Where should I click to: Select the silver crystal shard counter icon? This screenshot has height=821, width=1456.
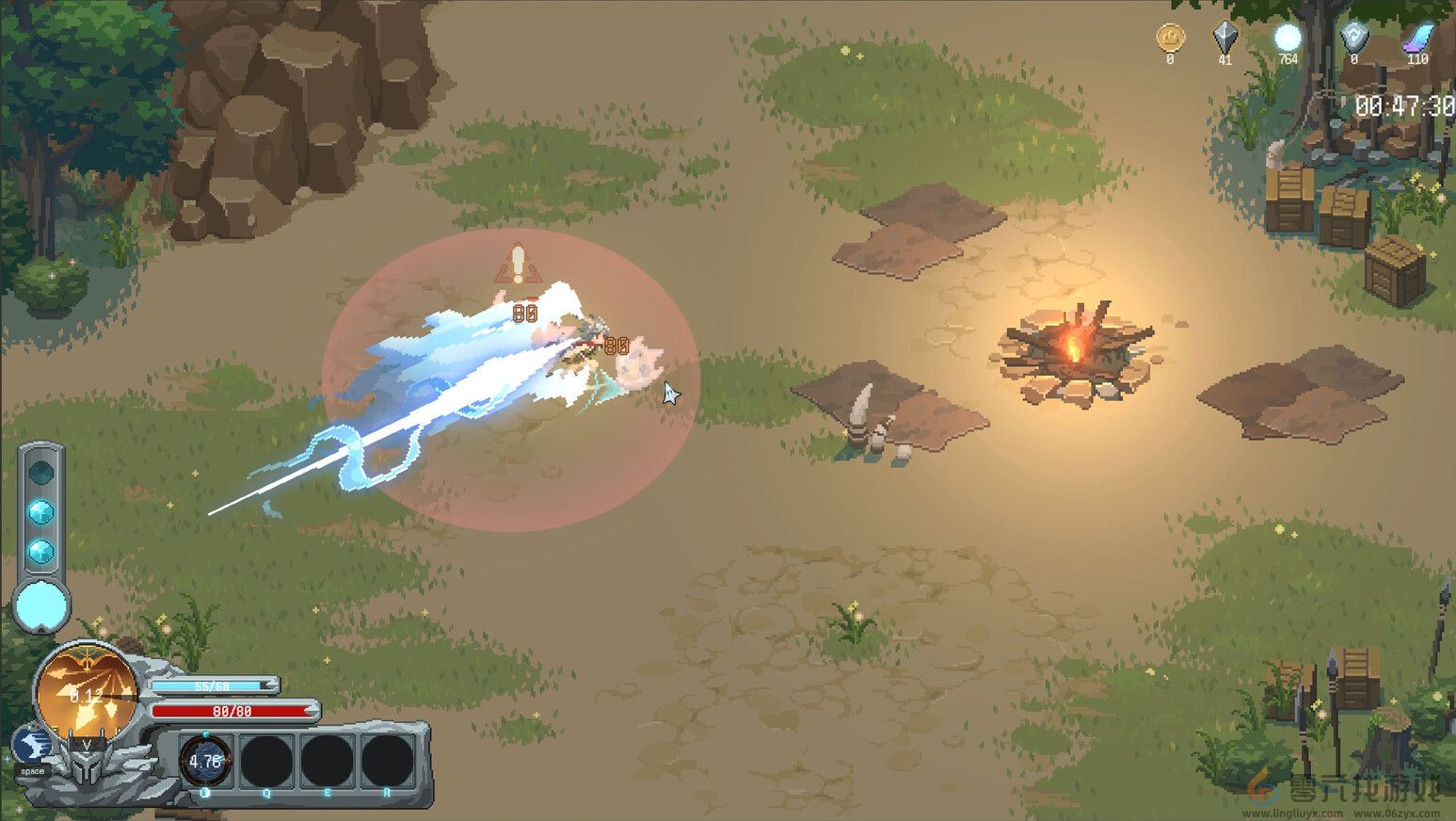[x=1224, y=36]
